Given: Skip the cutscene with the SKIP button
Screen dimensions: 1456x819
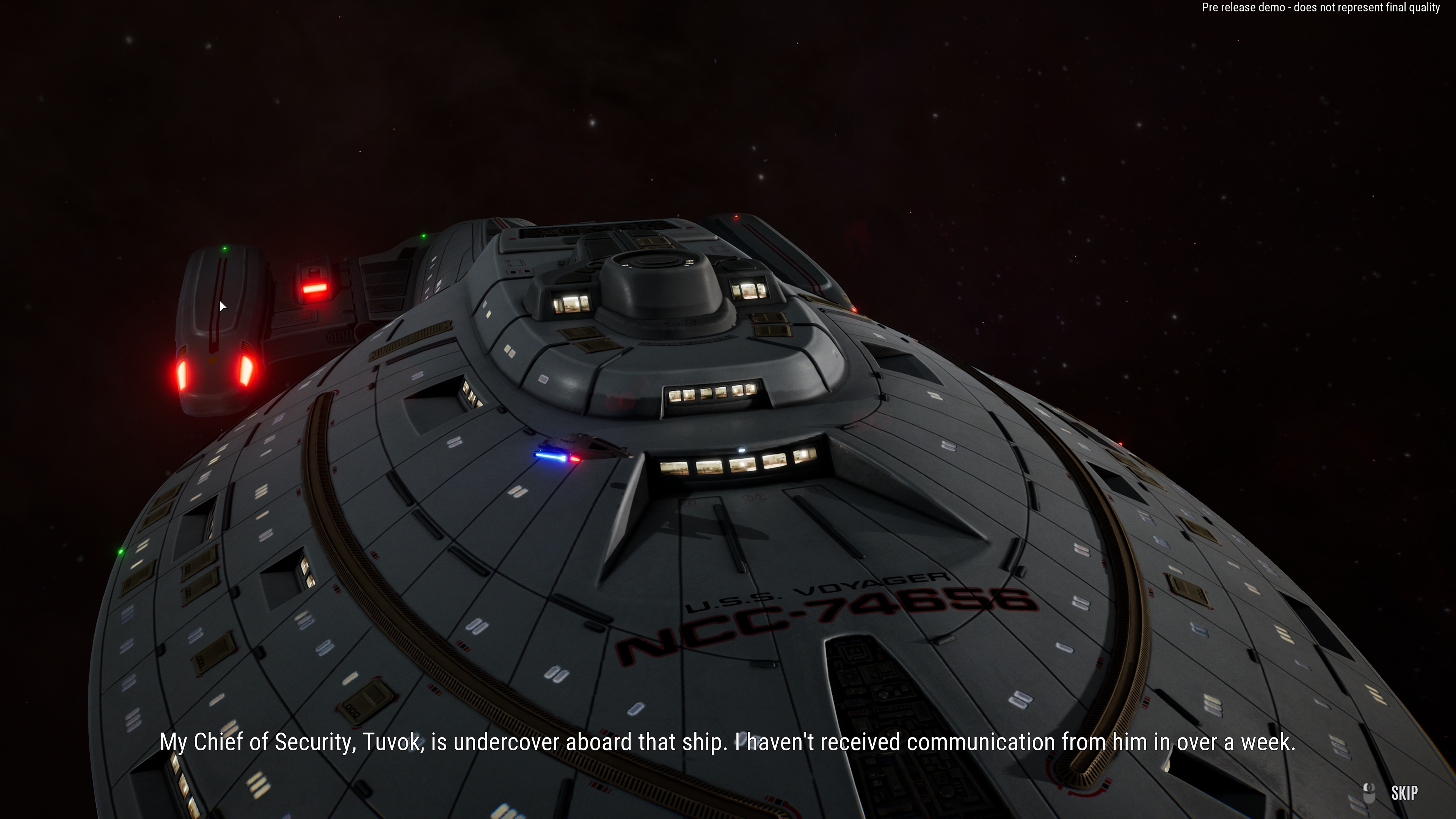Looking at the screenshot, I should [1403, 793].
